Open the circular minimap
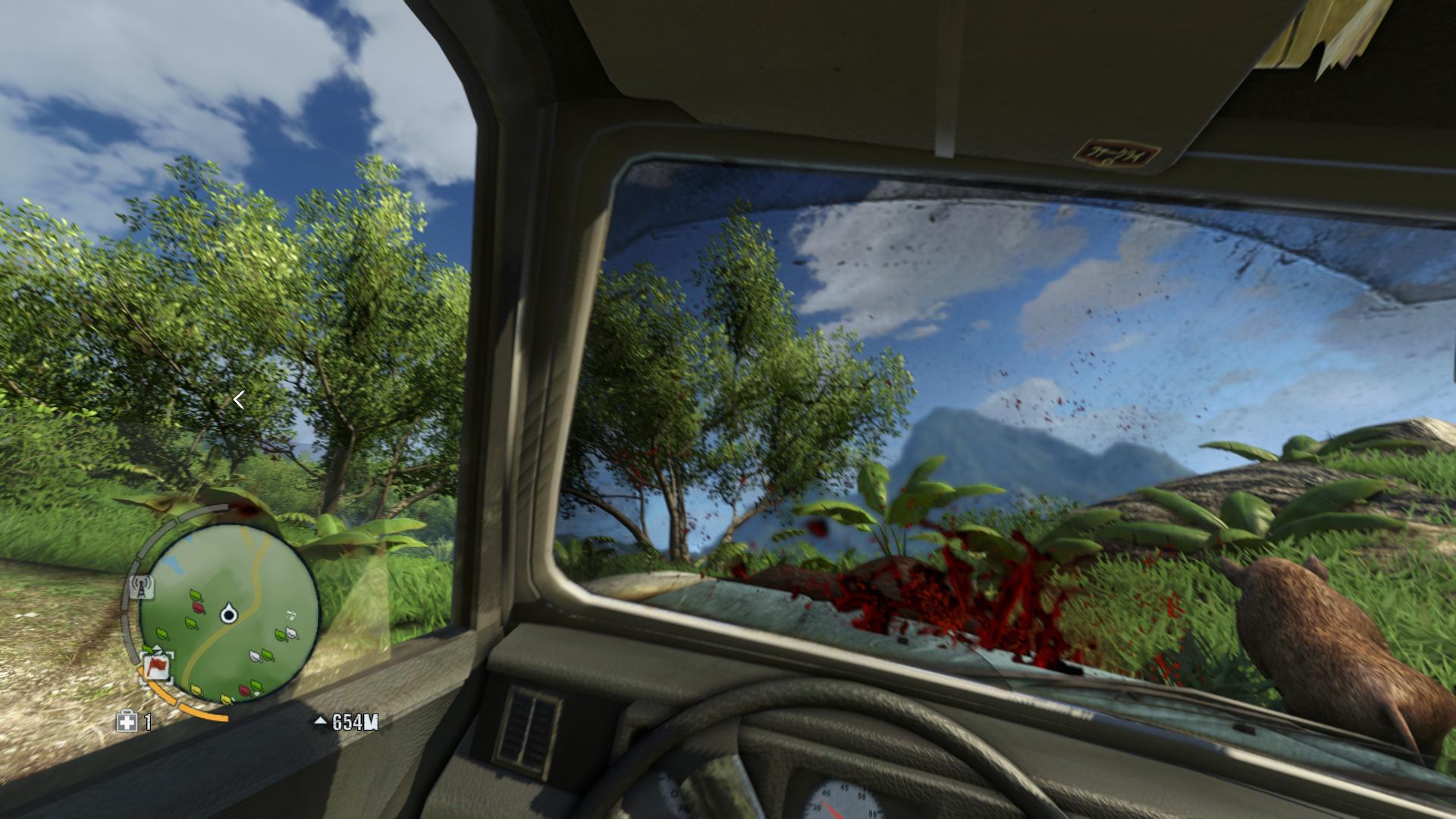 point(229,613)
